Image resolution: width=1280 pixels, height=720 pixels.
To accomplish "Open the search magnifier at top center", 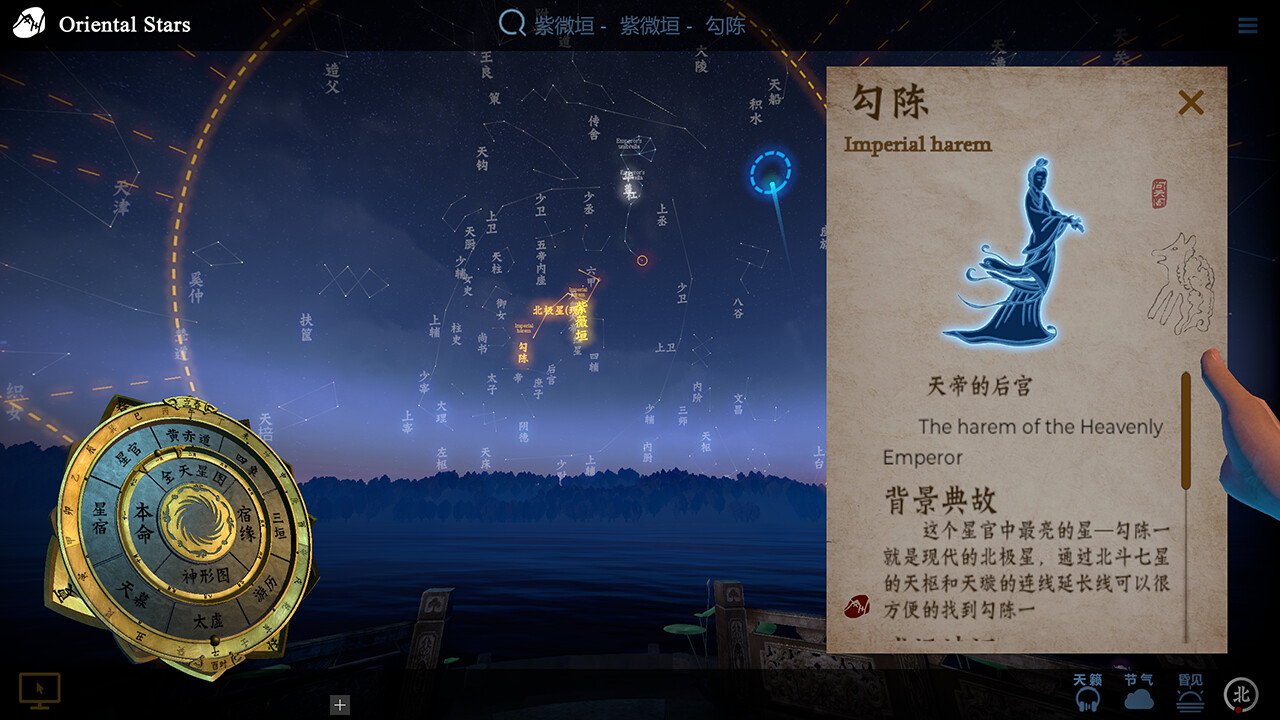I will [x=511, y=24].
